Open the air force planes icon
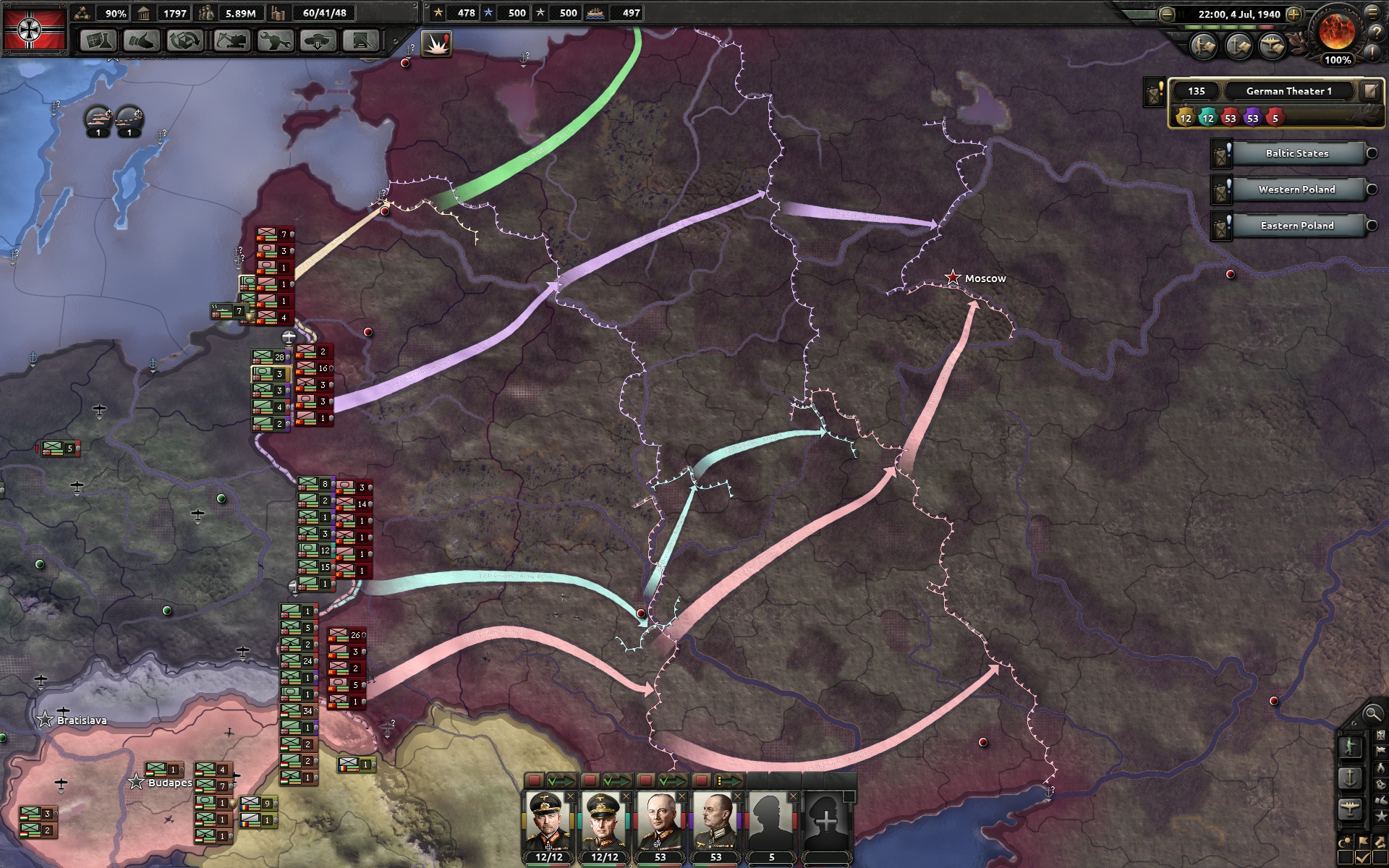This screenshot has width=1389, height=868. [x=1273, y=46]
